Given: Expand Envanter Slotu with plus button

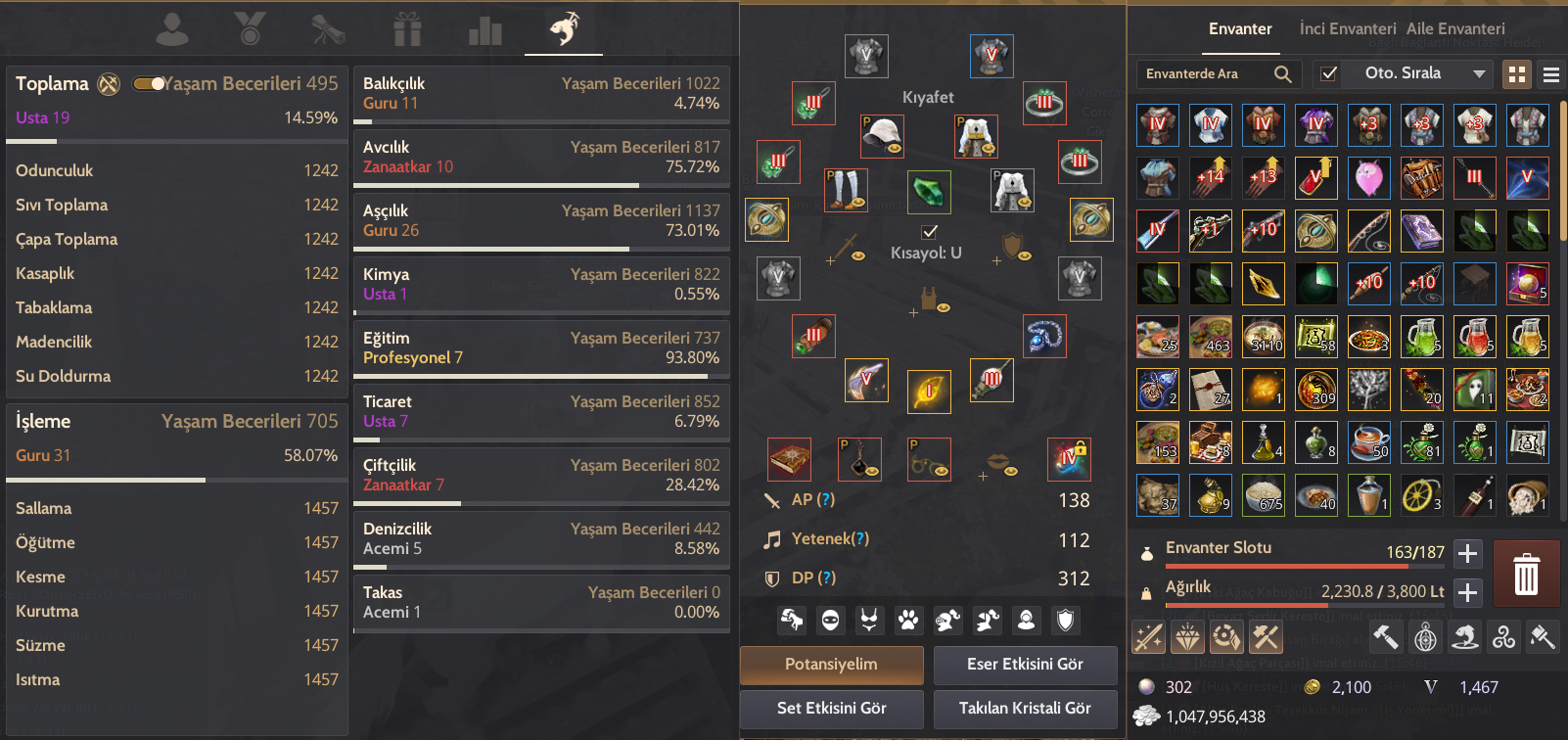Looking at the screenshot, I should [x=1467, y=554].
